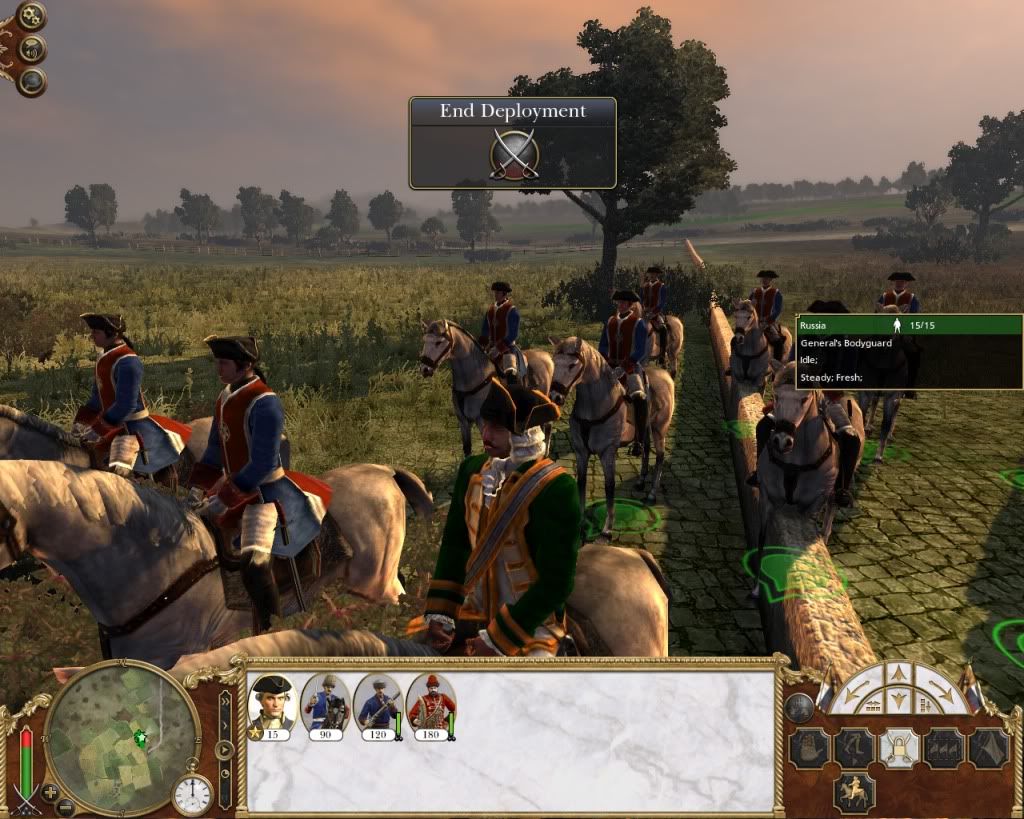This screenshot has width=1024, height=819.
Task: Zoom out the minimap with minus button
Action: pyautogui.click(x=65, y=806)
